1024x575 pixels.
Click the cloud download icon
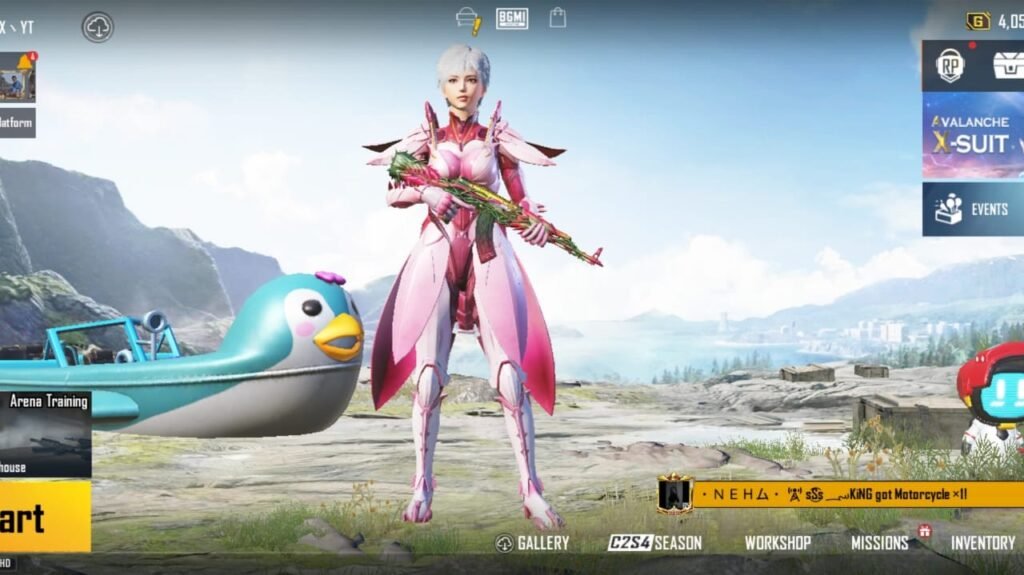(98, 27)
